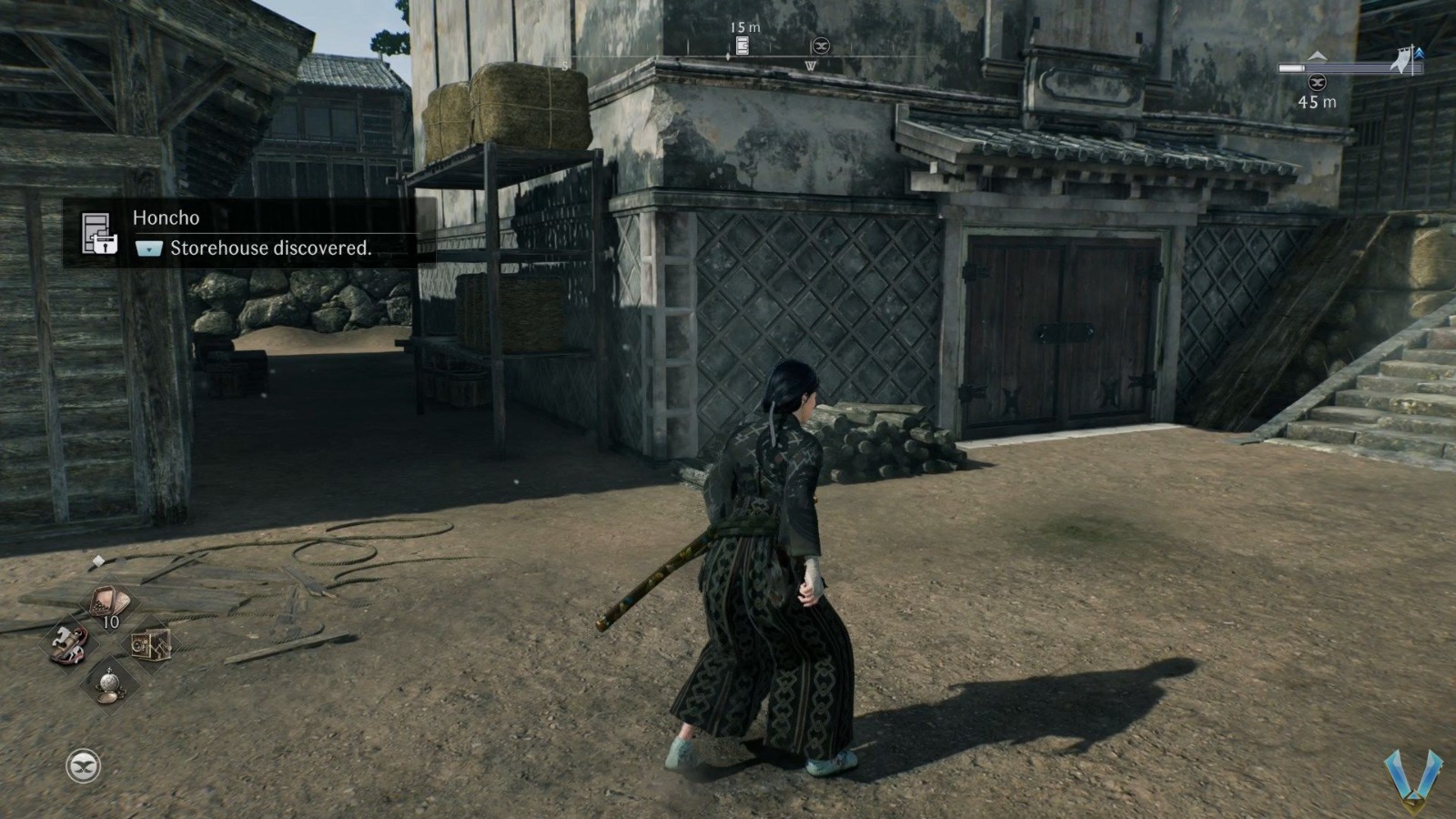Click the S direction letter on the compass

click(x=564, y=66)
